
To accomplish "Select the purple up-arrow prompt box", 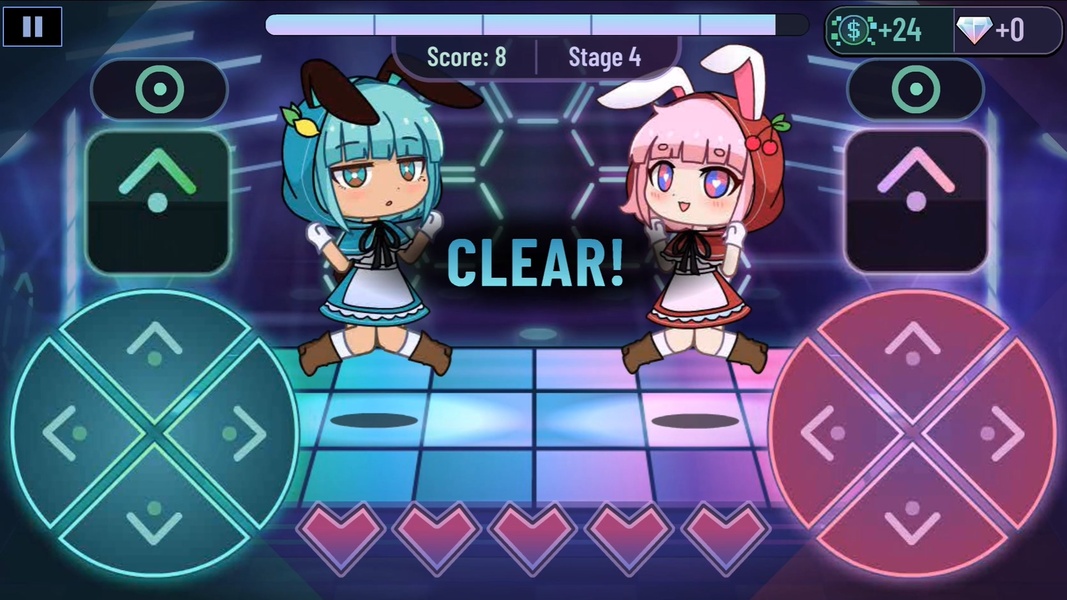I will click(x=916, y=202).
